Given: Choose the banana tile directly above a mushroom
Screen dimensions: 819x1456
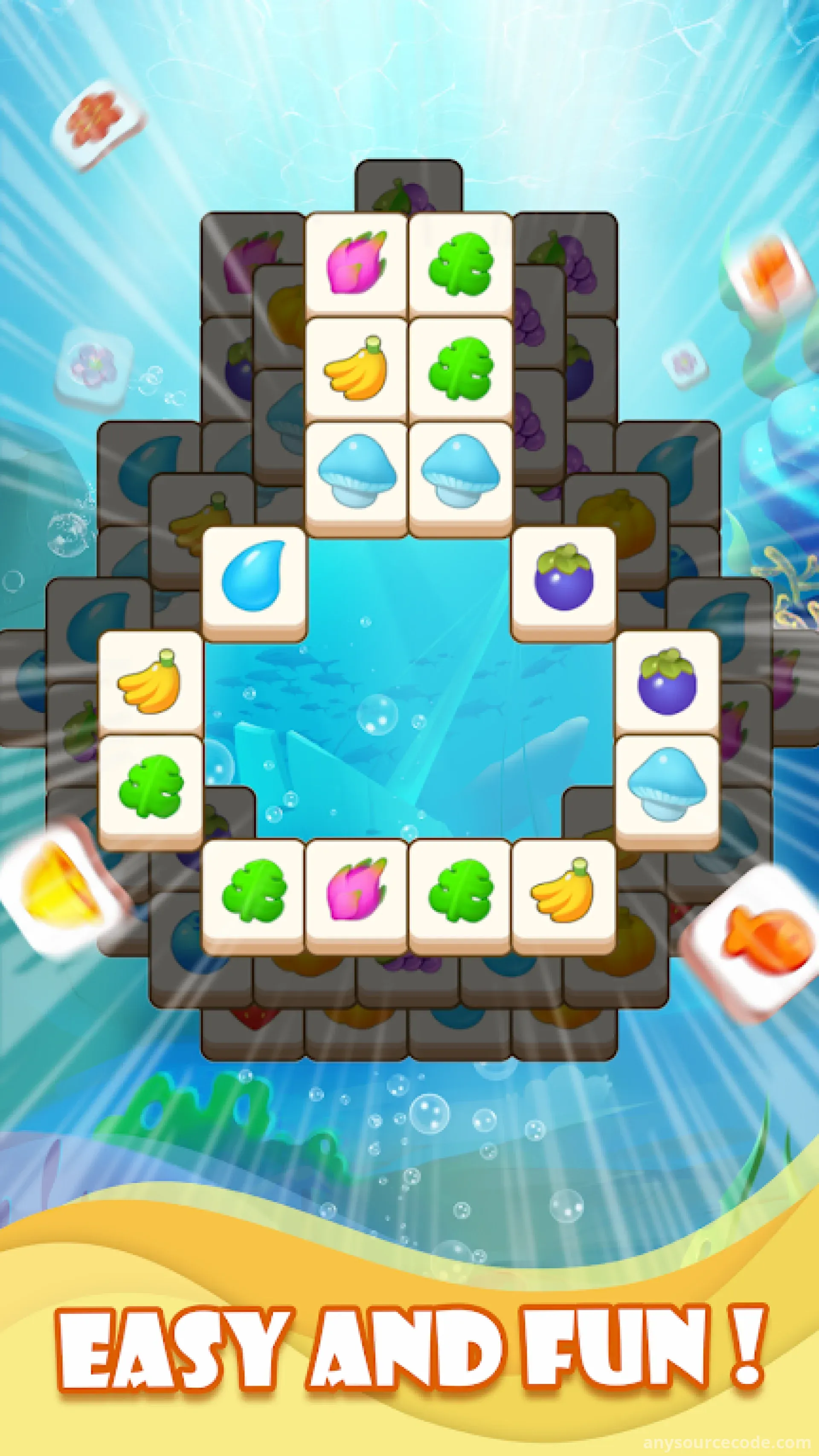Looking at the screenshot, I should [356, 367].
